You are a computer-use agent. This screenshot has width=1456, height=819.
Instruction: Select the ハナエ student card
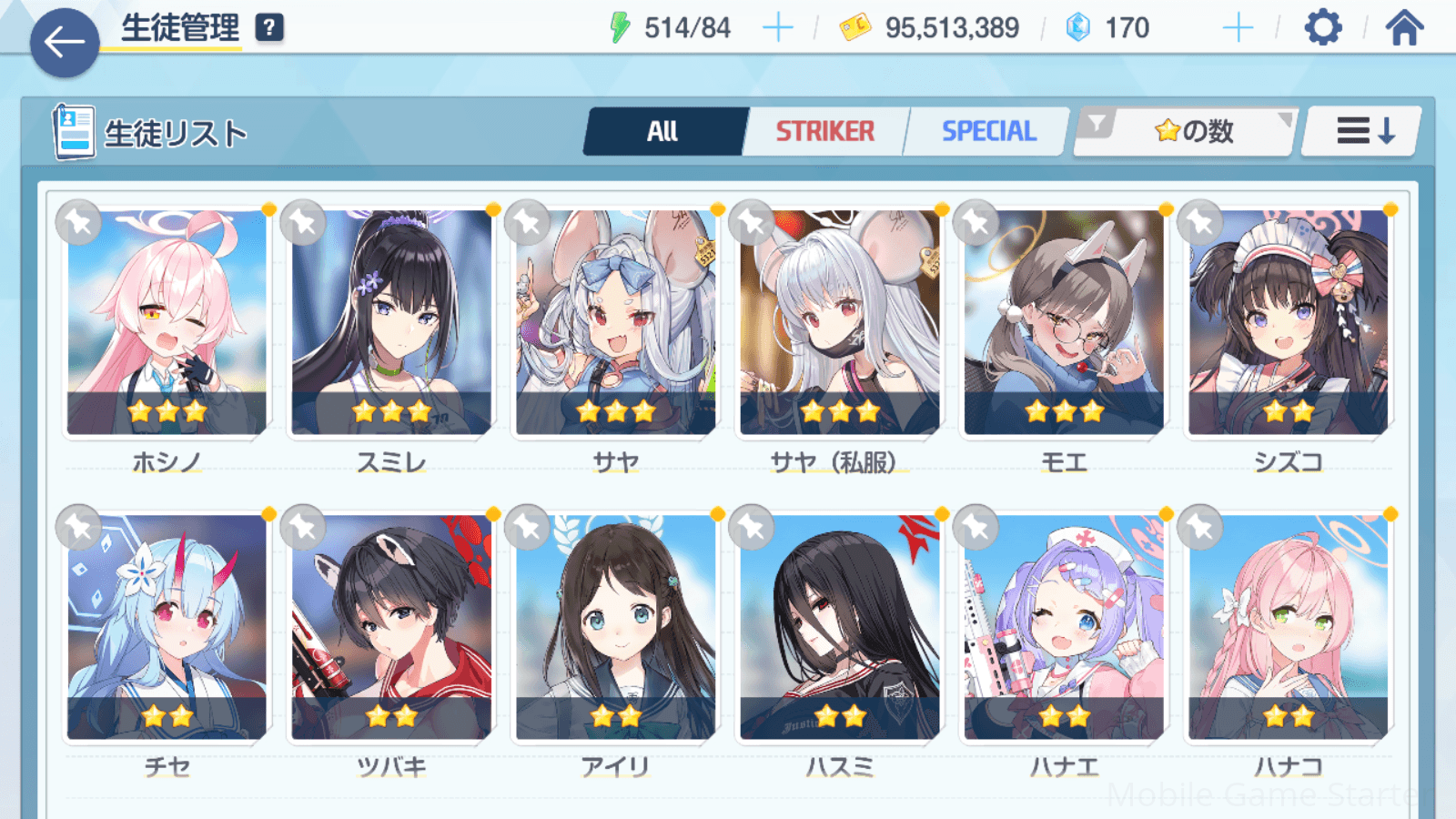(x=1064, y=628)
